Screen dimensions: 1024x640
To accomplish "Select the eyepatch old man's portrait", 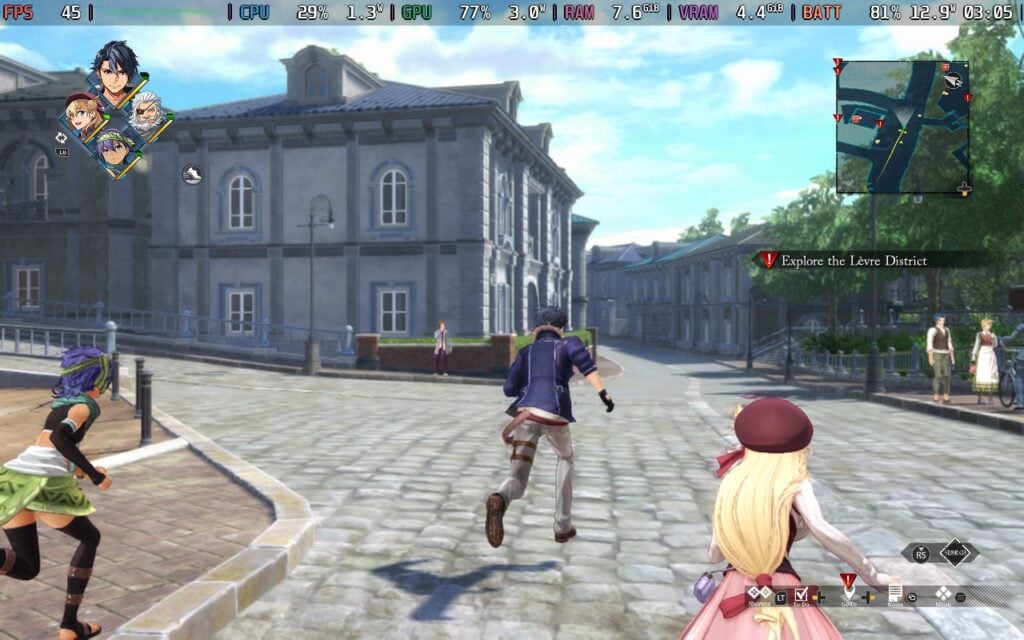I will [148, 112].
